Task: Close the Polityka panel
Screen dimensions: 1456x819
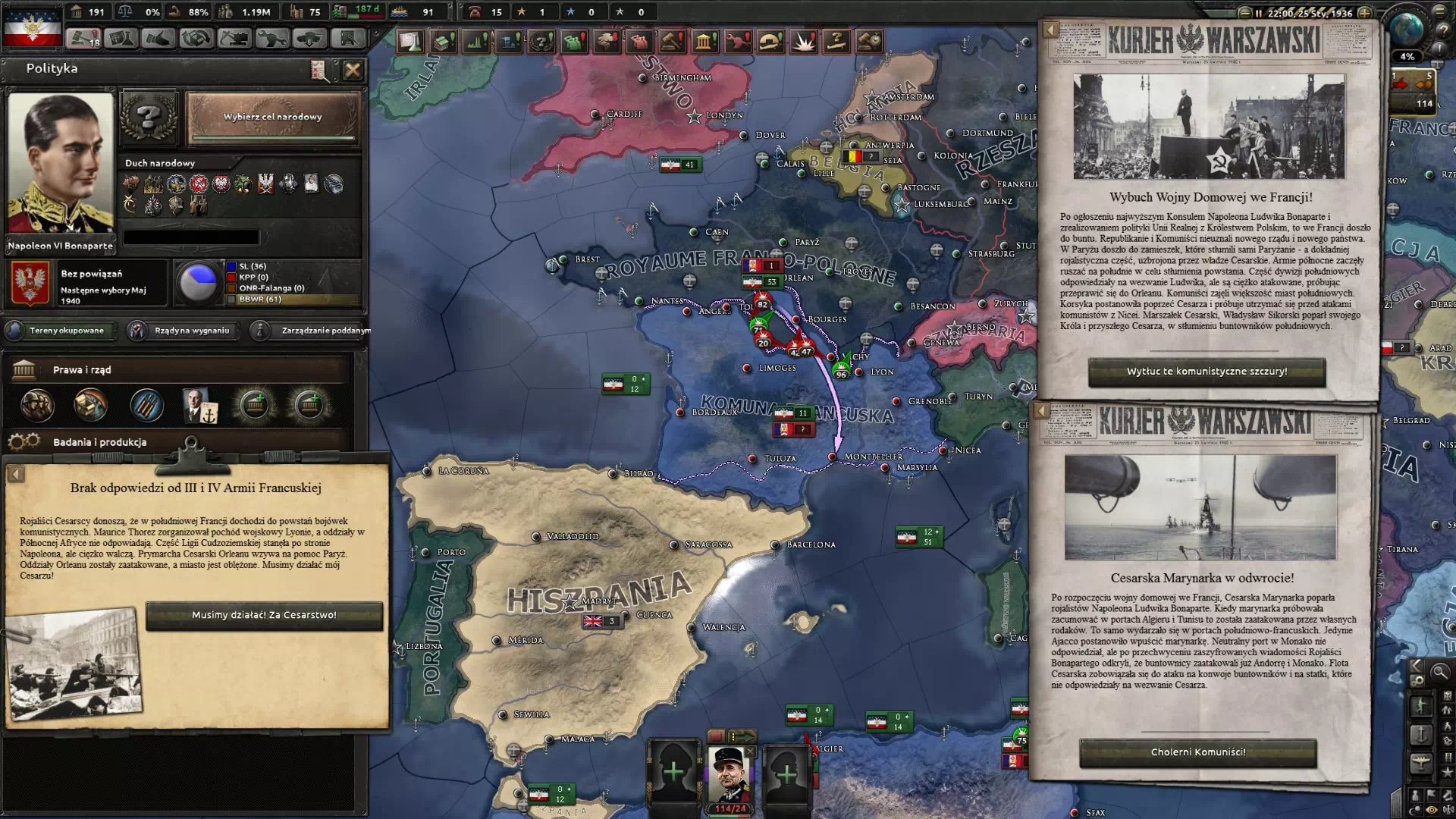Action: coord(353,71)
